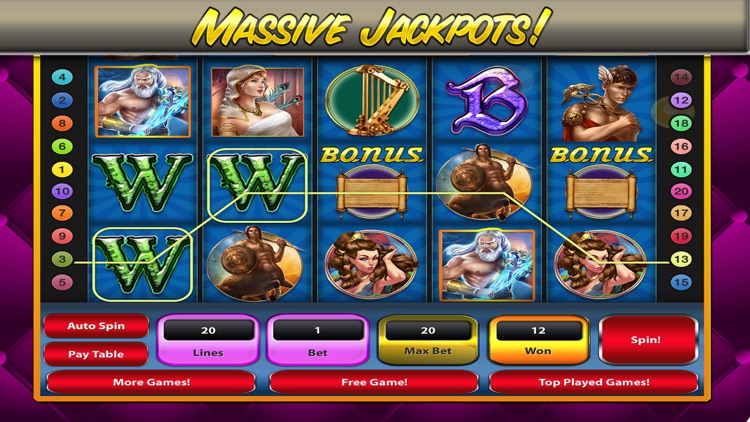Image resolution: width=750 pixels, height=422 pixels.
Task: Select payline marker number 4
Action: (62, 77)
